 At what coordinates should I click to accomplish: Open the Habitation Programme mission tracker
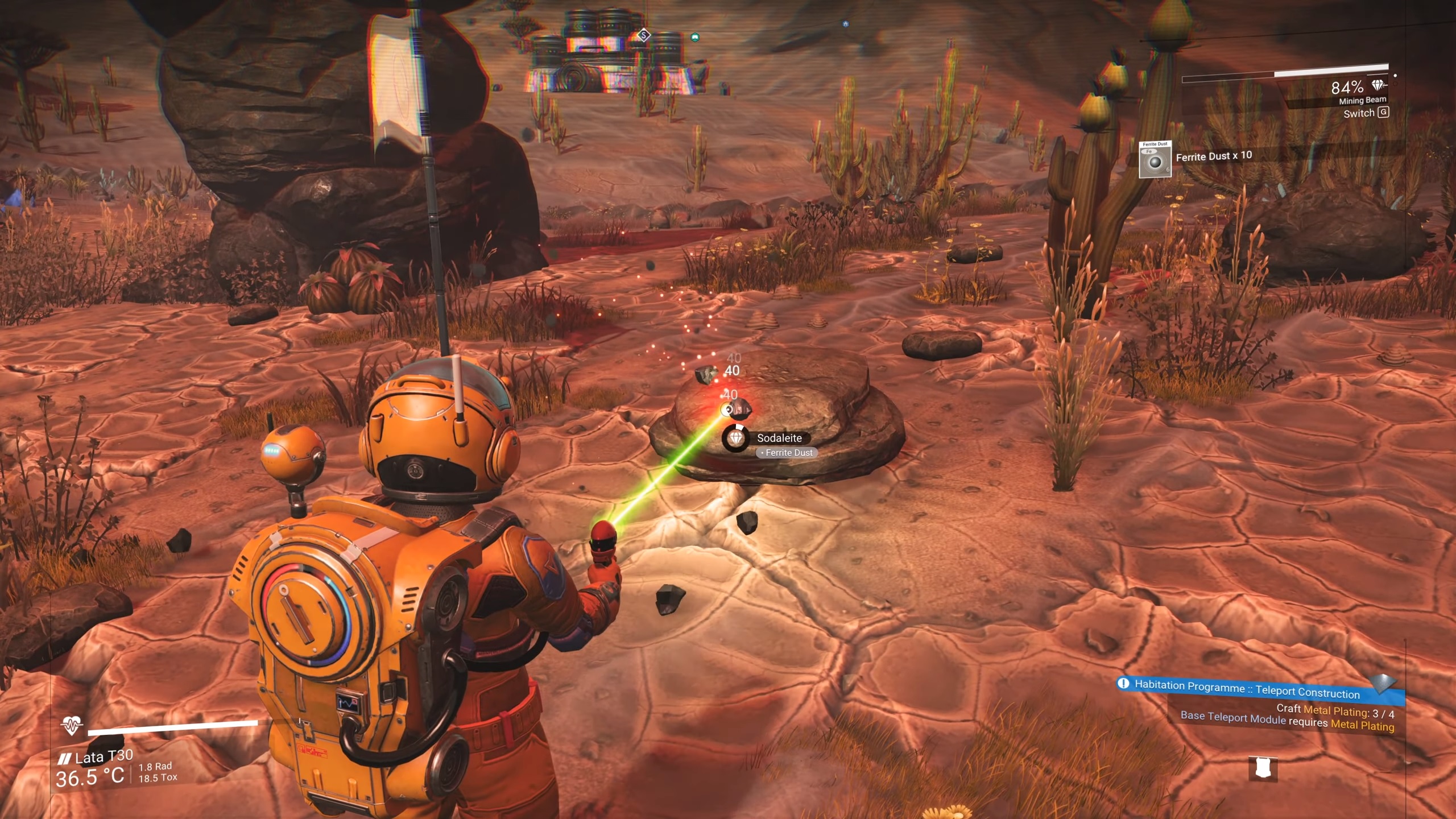(x=1246, y=688)
